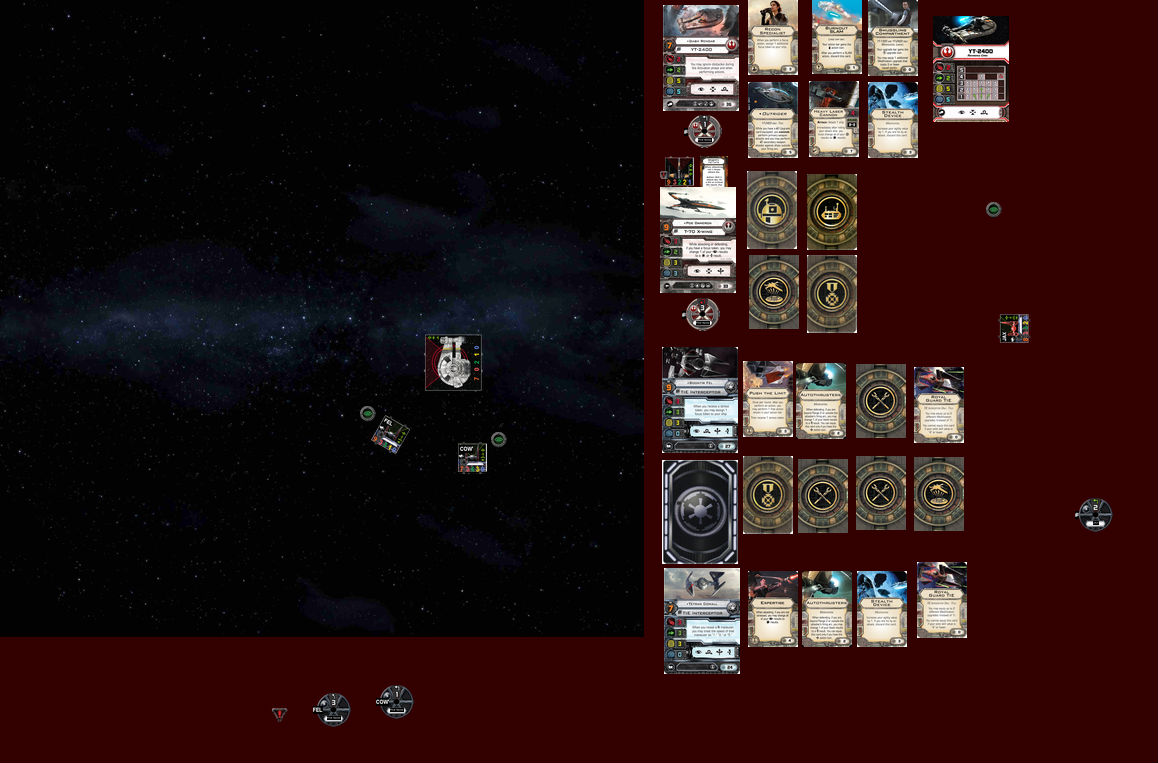Choose the Smuggling Compartment upgrade card
This screenshot has width=1158, height=763.
coord(892,37)
